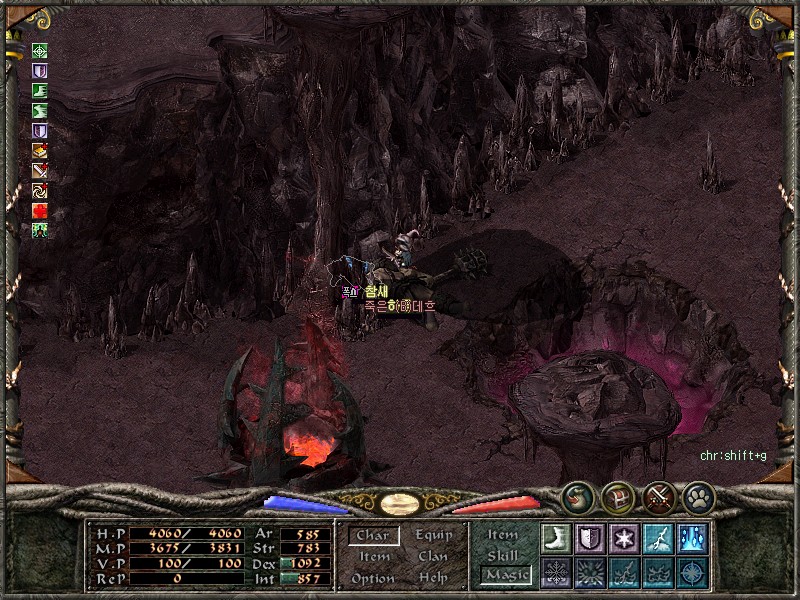Open the Clan menu
The image size is (800, 600).
click(434, 557)
